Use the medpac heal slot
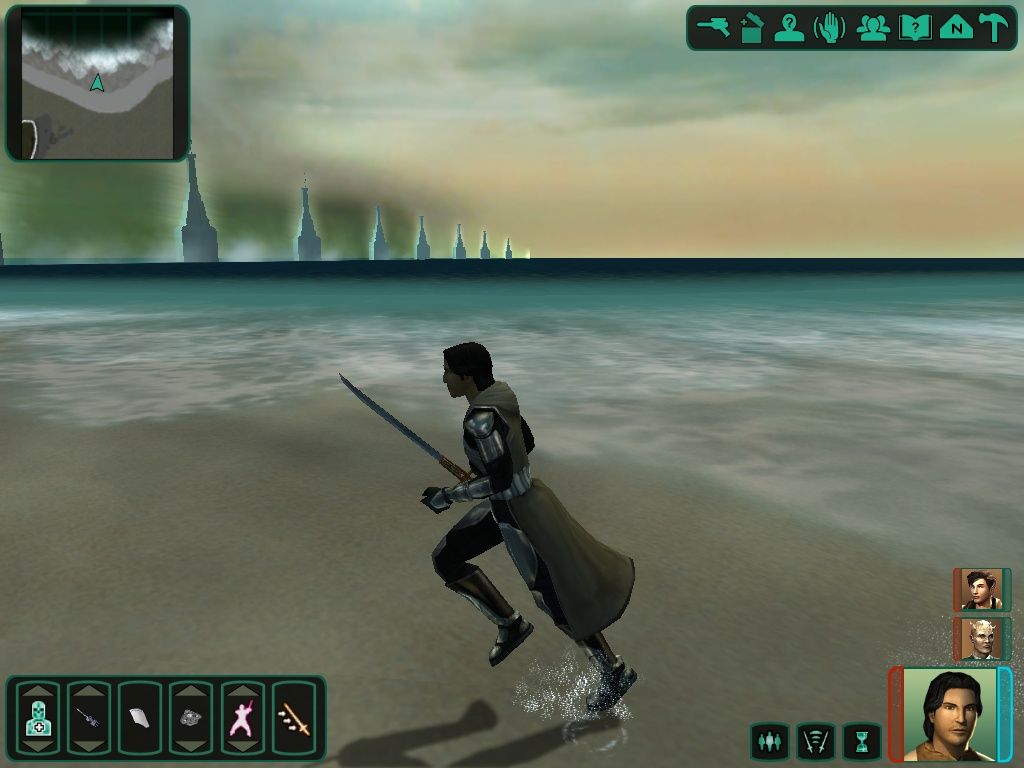Image resolution: width=1024 pixels, height=768 pixels. point(37,718)
